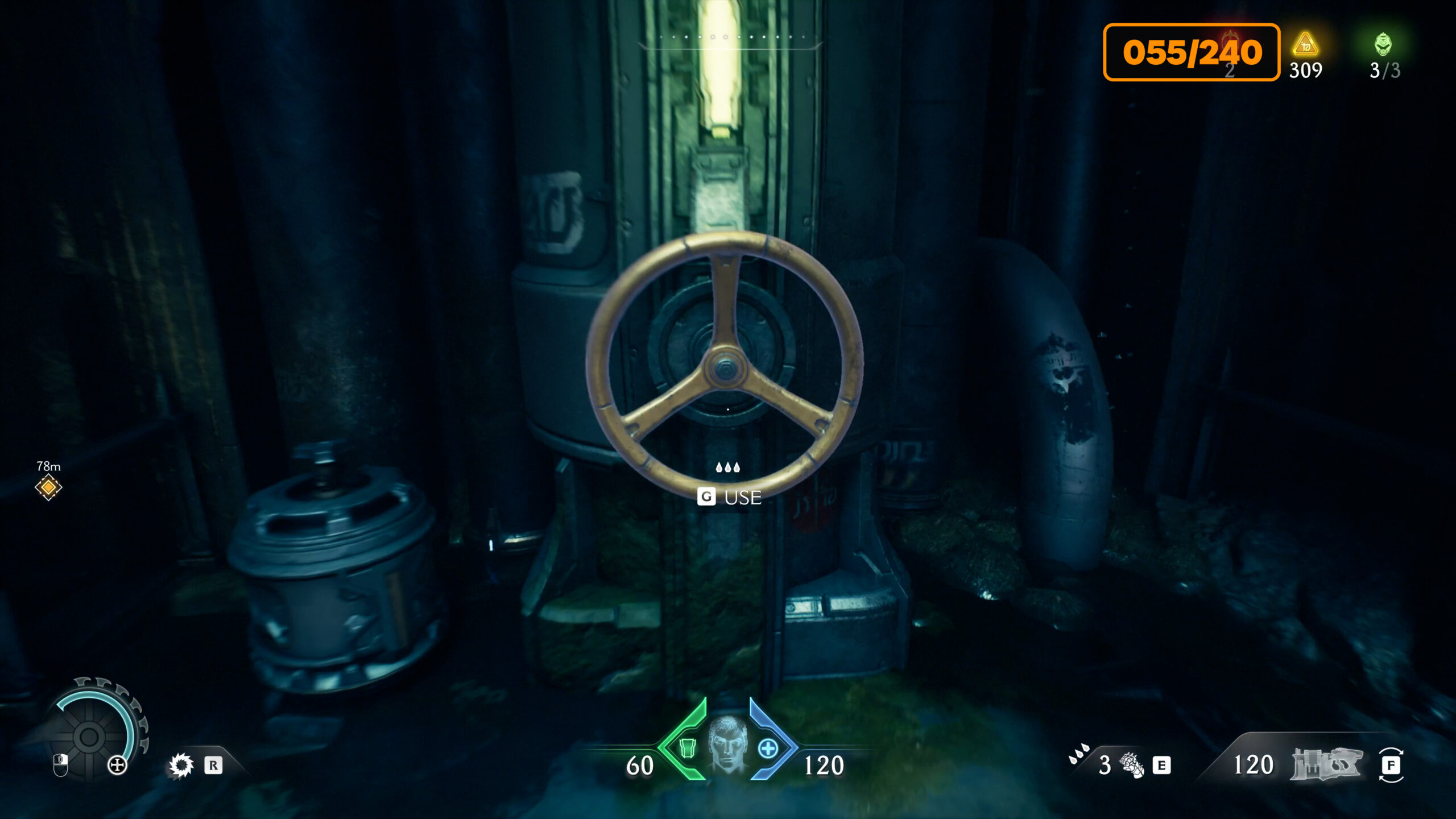This screenshot has height=819, width=1456.
Task: Activate the gauntlet melee icon
Action: [x=1131, y=765]
